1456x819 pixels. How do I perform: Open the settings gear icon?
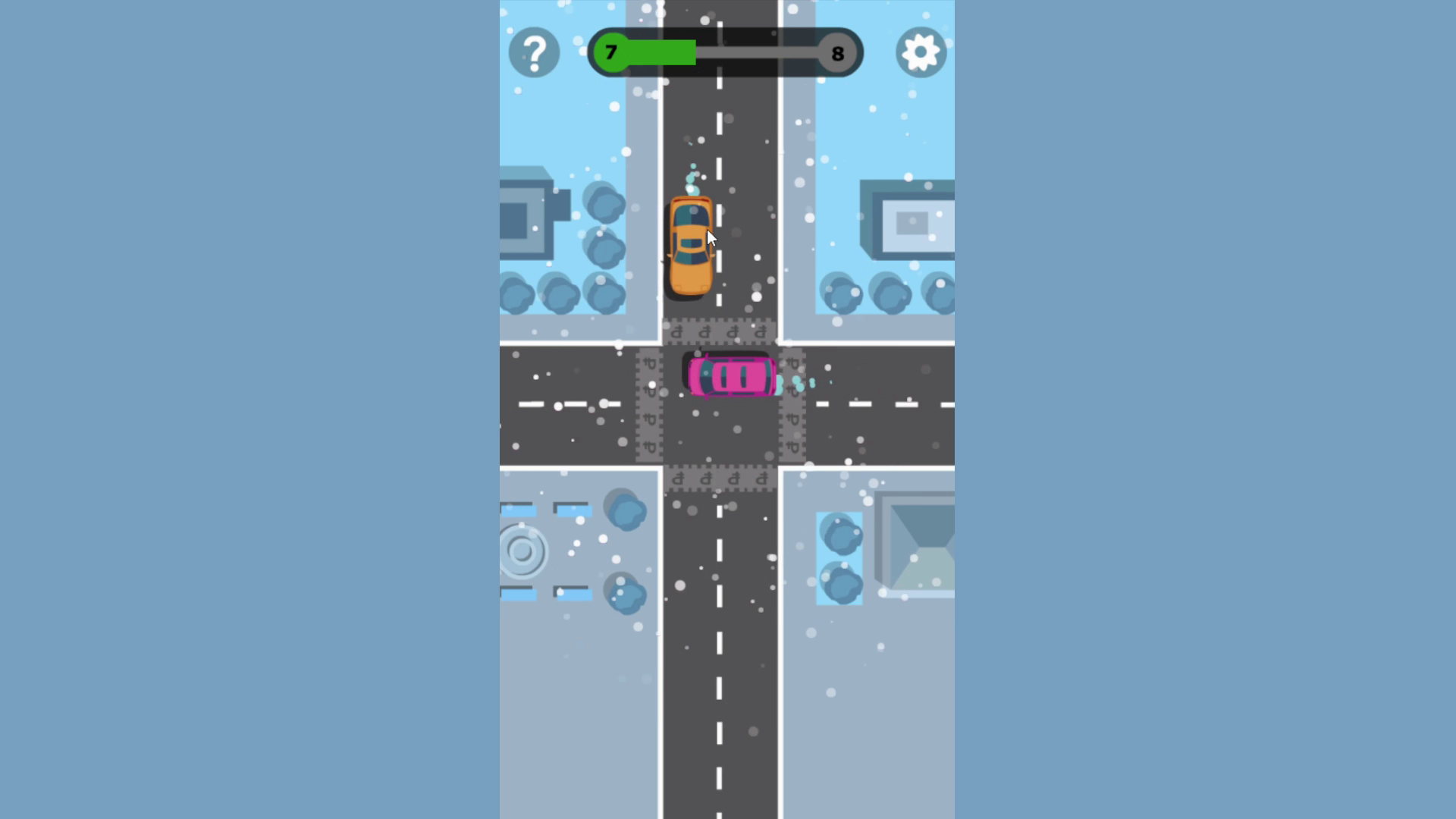(x=920, y=52)
